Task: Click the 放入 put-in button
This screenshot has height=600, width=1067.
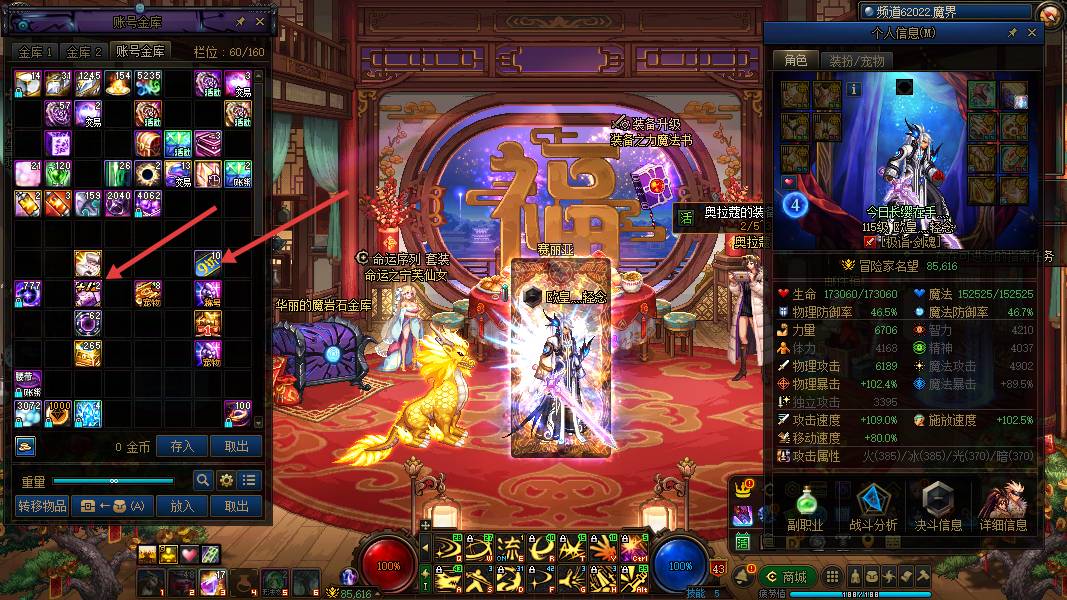Action: (182, 506)
